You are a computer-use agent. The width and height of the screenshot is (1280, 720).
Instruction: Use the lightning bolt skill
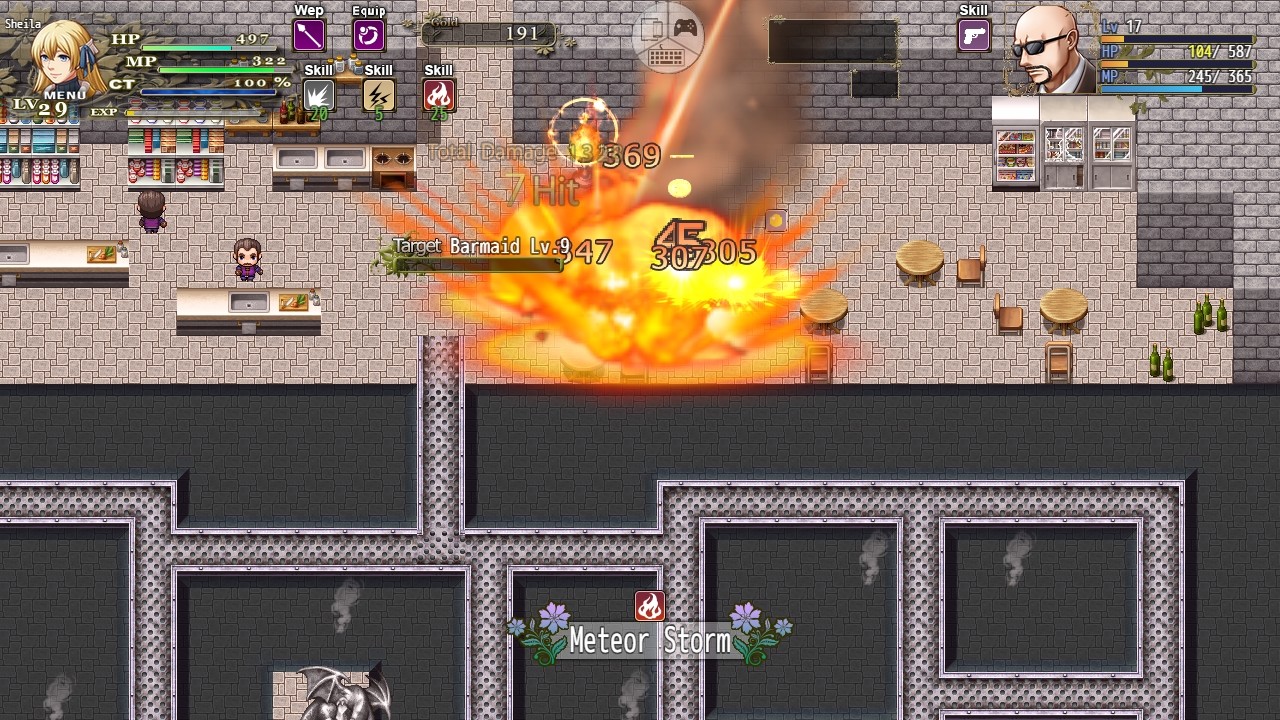pyautogui.click(x=378, y=95)
